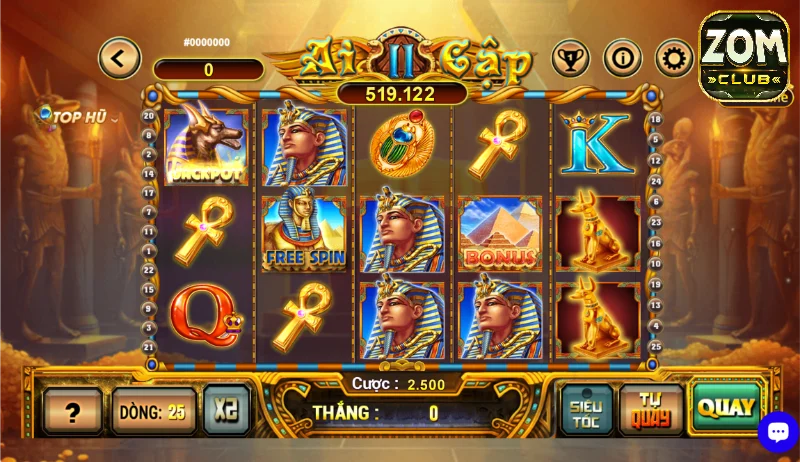
Task: Open the question mark help button
Action: [72, 411]
